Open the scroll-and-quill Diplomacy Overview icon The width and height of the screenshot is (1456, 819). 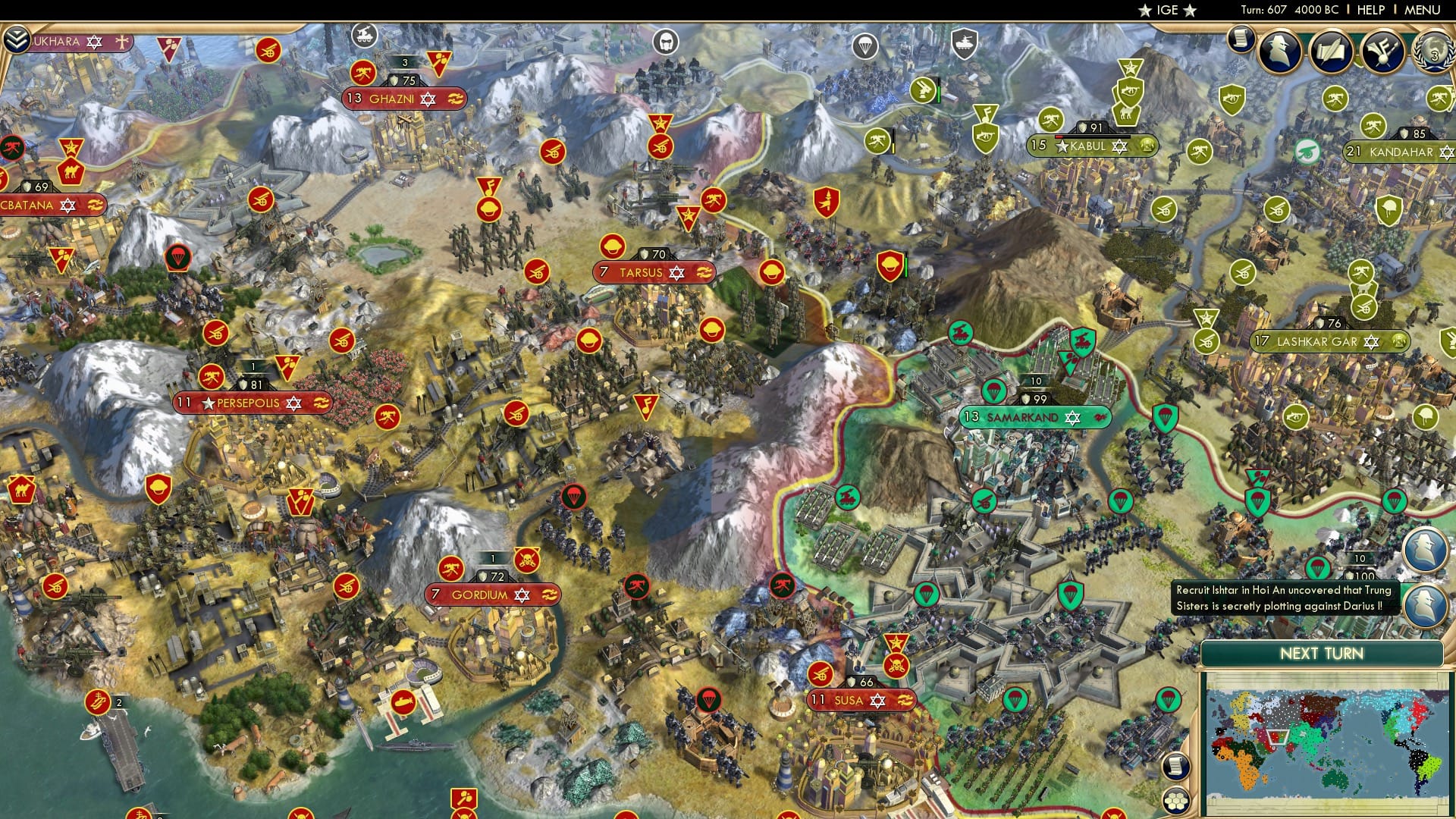tap(1331, 50)
